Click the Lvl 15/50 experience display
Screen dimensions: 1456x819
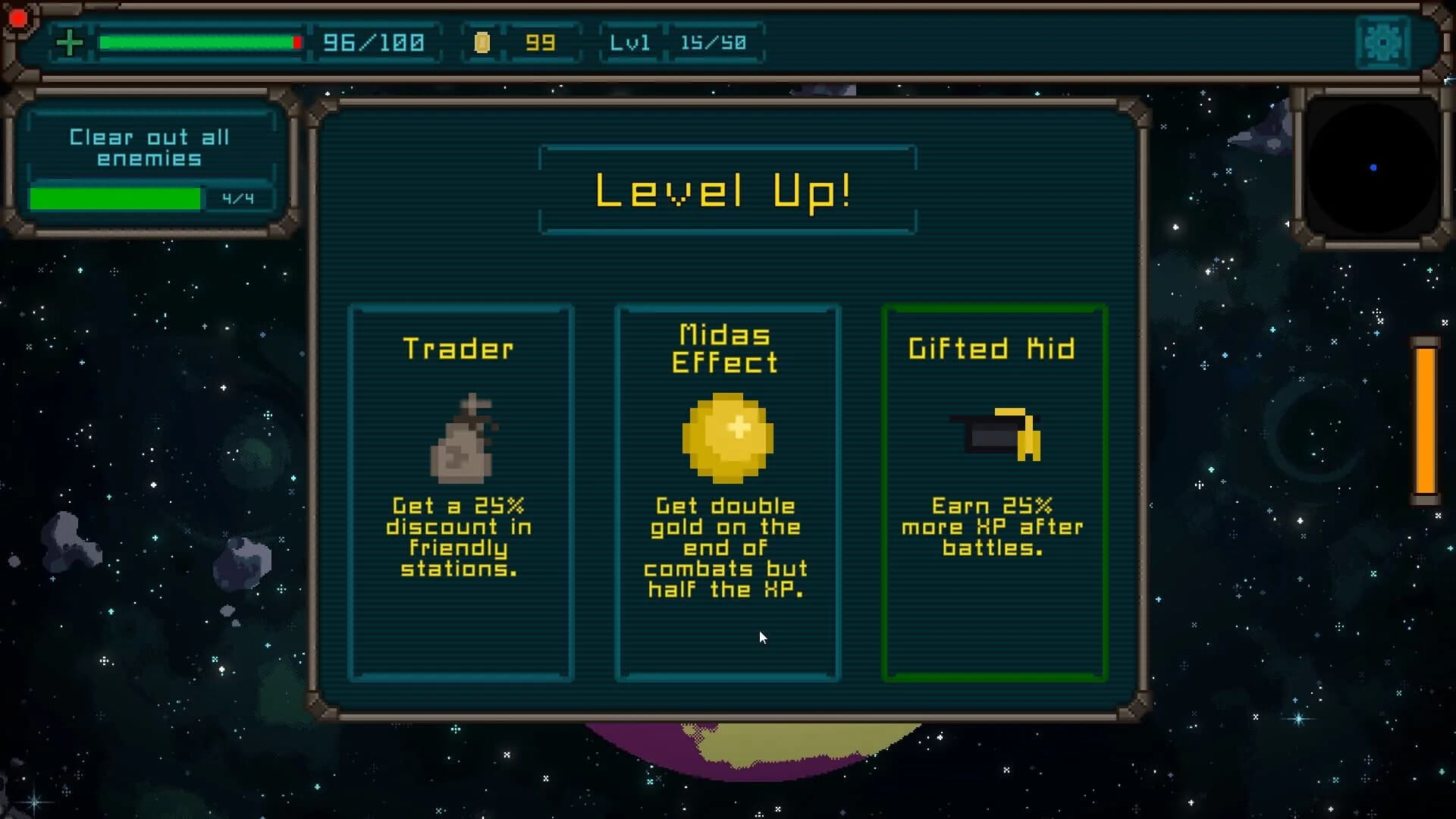(681, 43)
